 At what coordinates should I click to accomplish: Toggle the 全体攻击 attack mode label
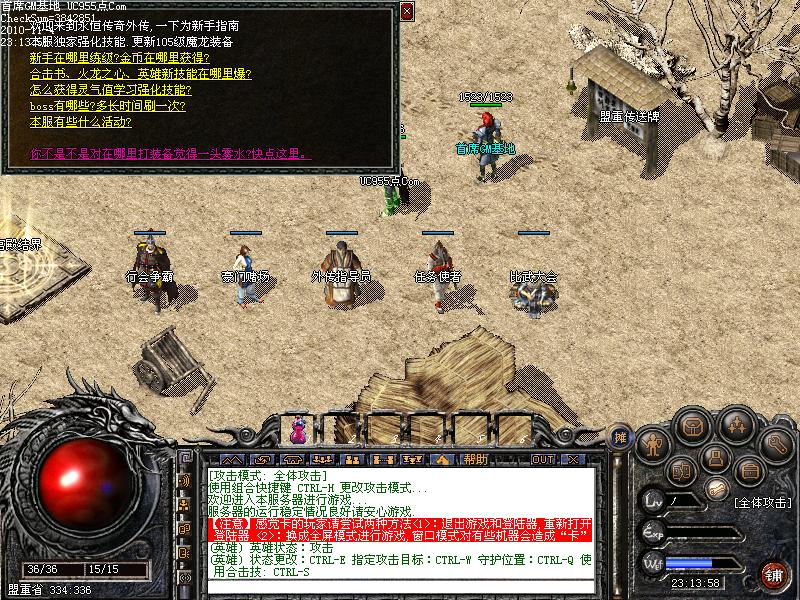point(762,502)
